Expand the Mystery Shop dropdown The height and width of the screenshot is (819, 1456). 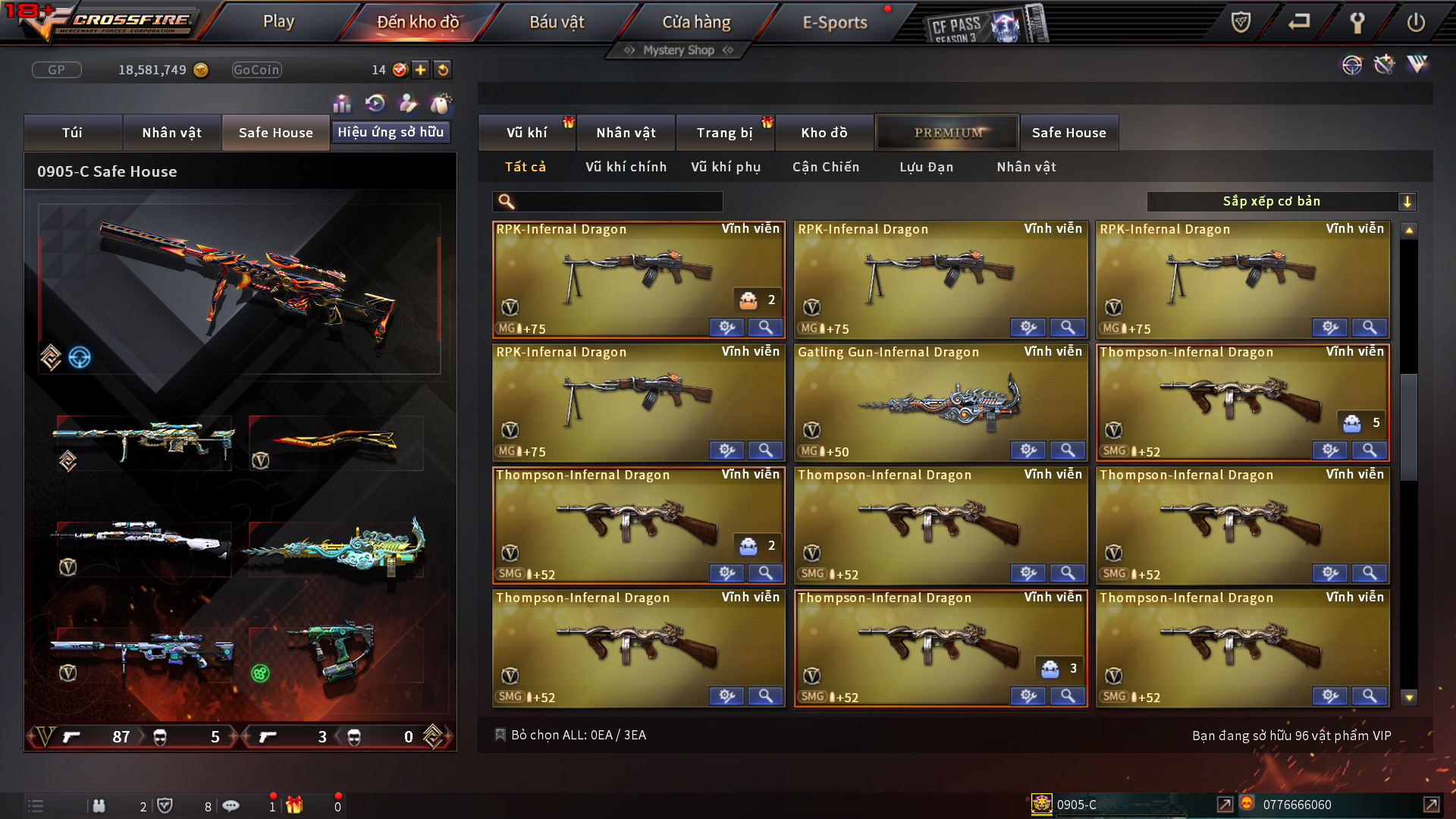(x=678, y=50)
